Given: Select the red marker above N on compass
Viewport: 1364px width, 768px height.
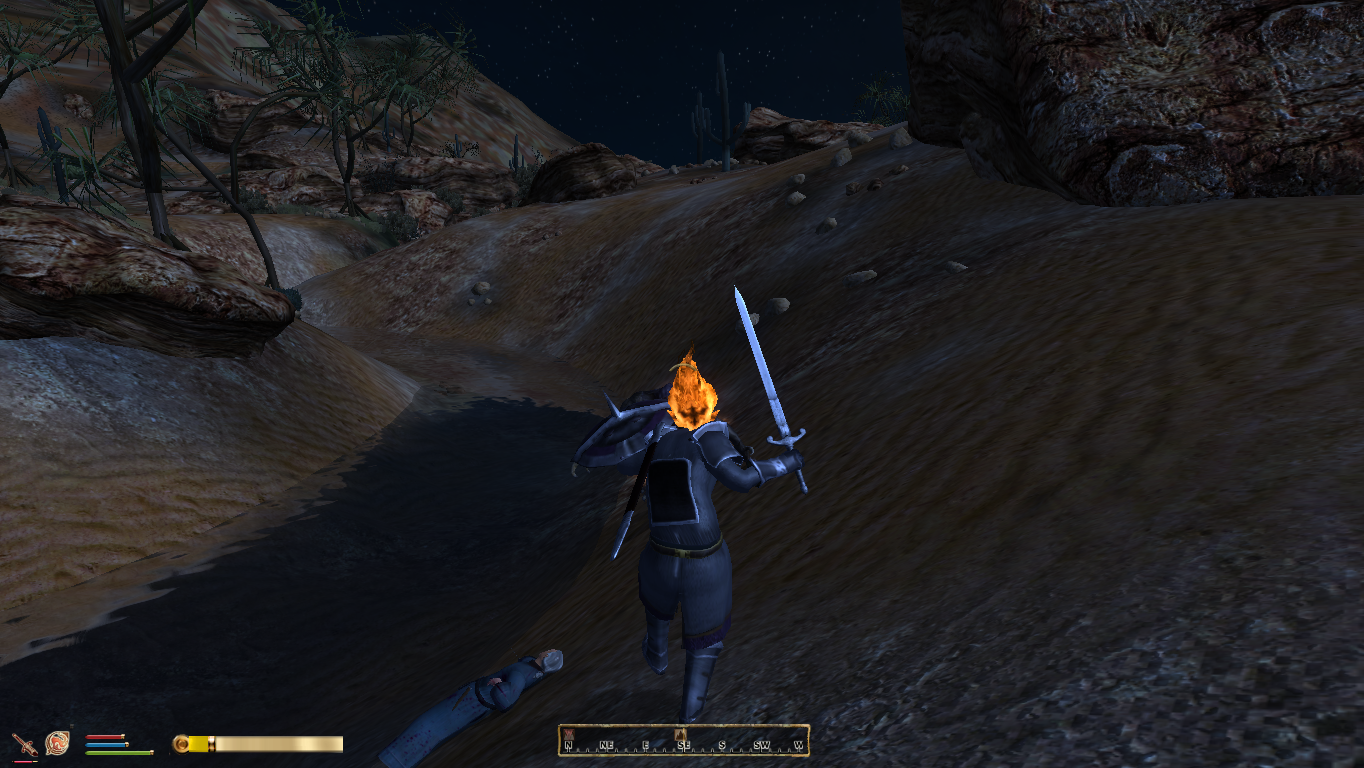Looking at the screenshot, I should pos(568,734).
